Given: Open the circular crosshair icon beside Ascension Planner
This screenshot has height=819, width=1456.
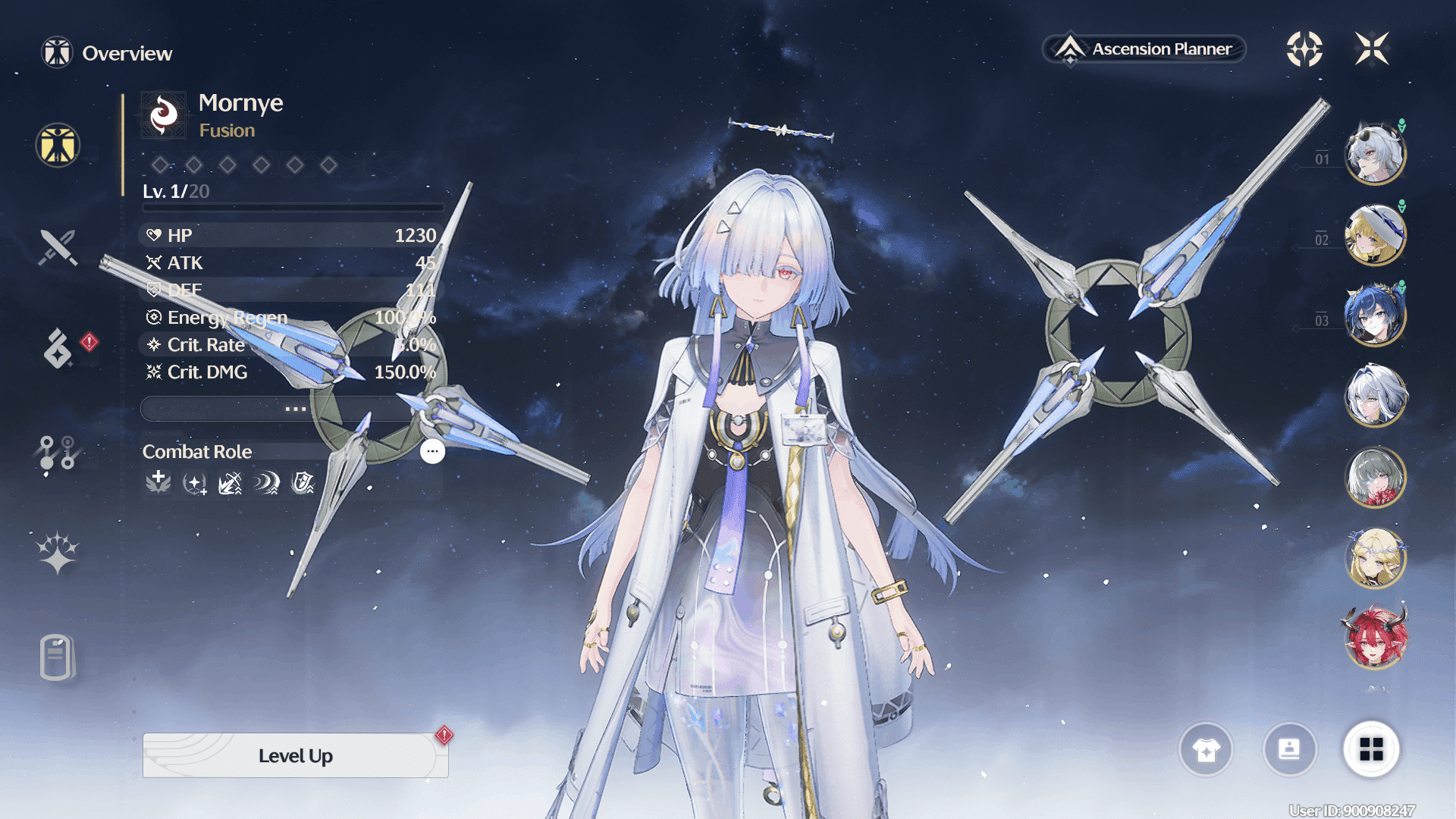Looking at the screenshot, I should coord(1304,49).
